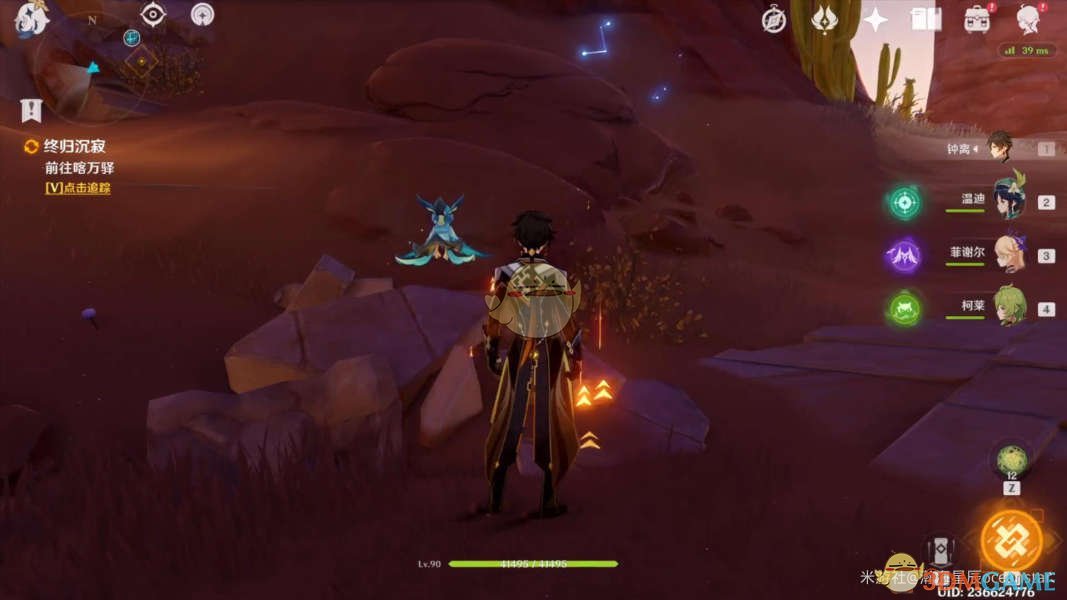Image resolution: width=1067 pixels, height=600 pixels.
Task: Open the Paimon main menu
Action: click(x=30, y=18)
